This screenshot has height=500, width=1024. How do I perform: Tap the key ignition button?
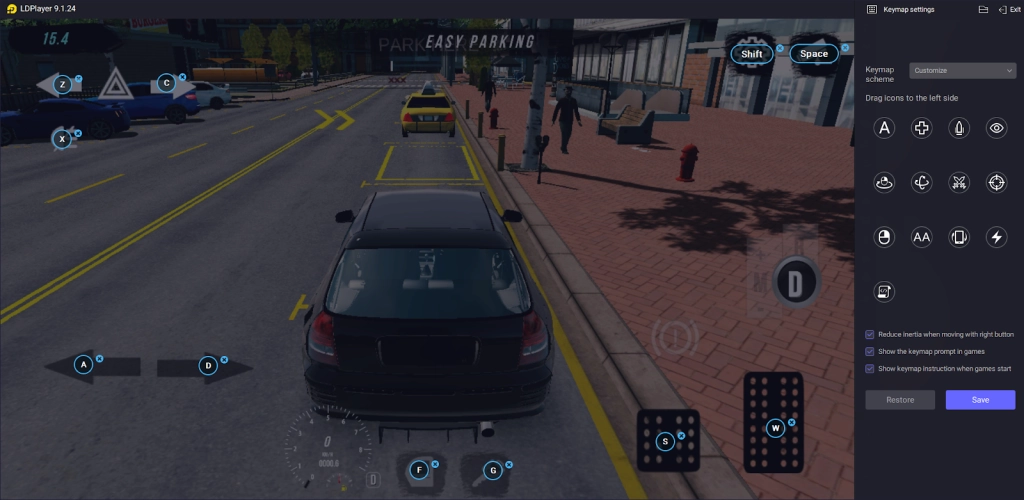click(x=490, y=470)
